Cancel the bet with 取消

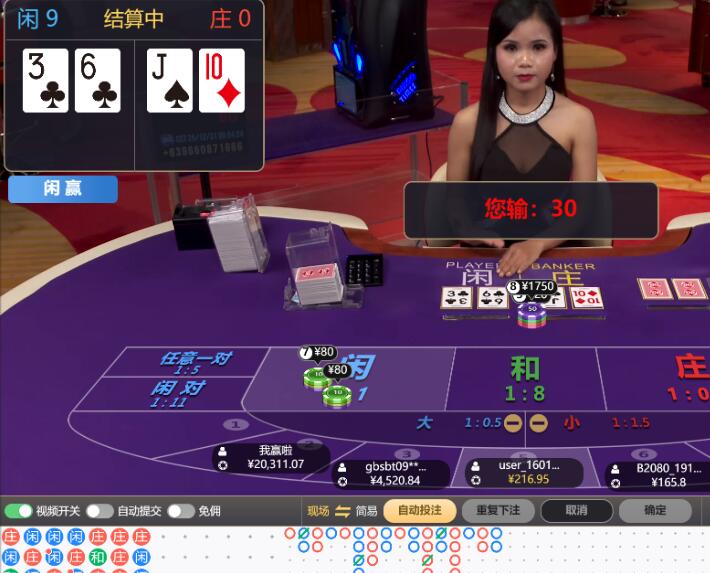[x=576, y=510]
